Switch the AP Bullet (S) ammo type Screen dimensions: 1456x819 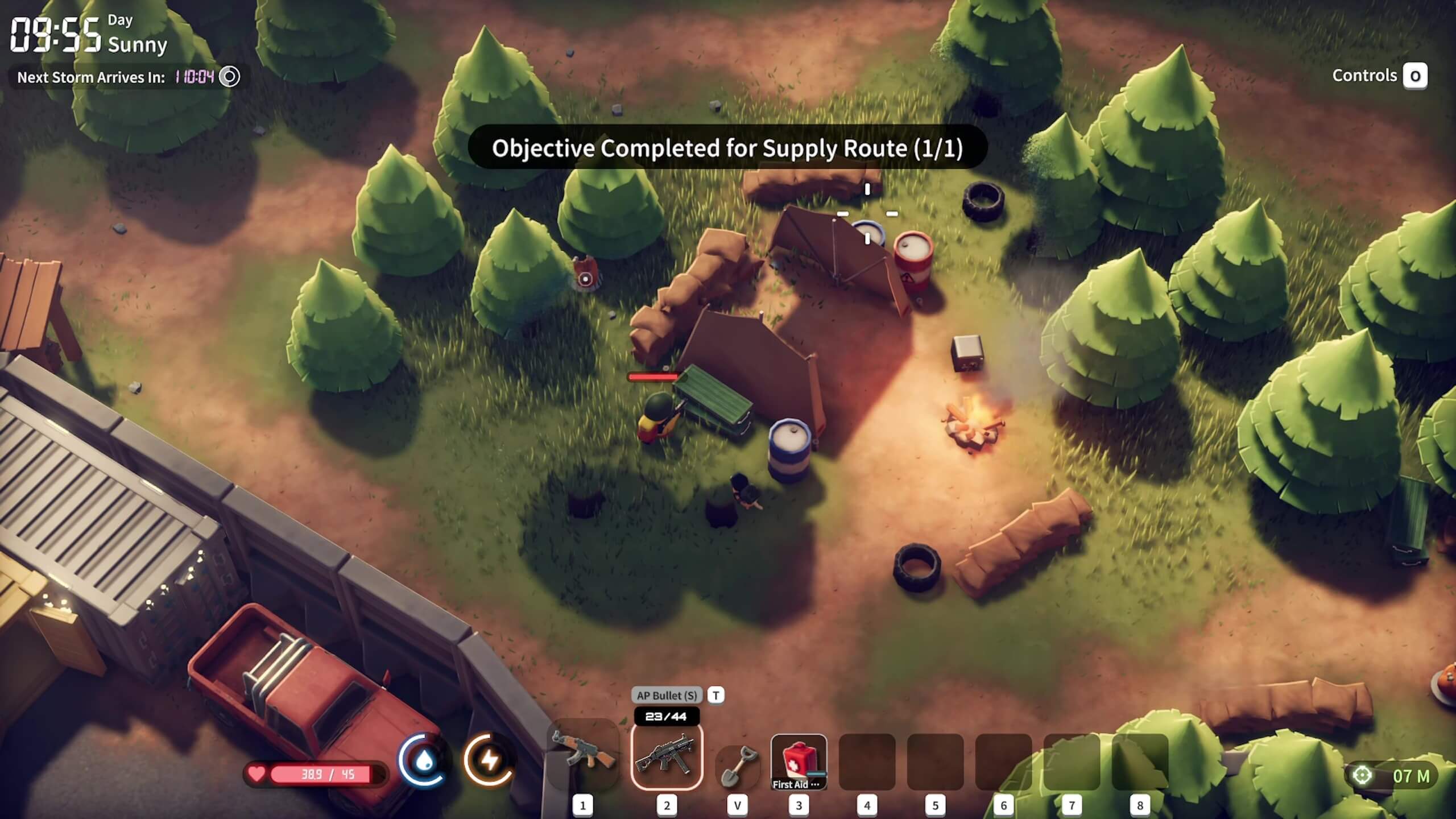(x=715, y=695)
